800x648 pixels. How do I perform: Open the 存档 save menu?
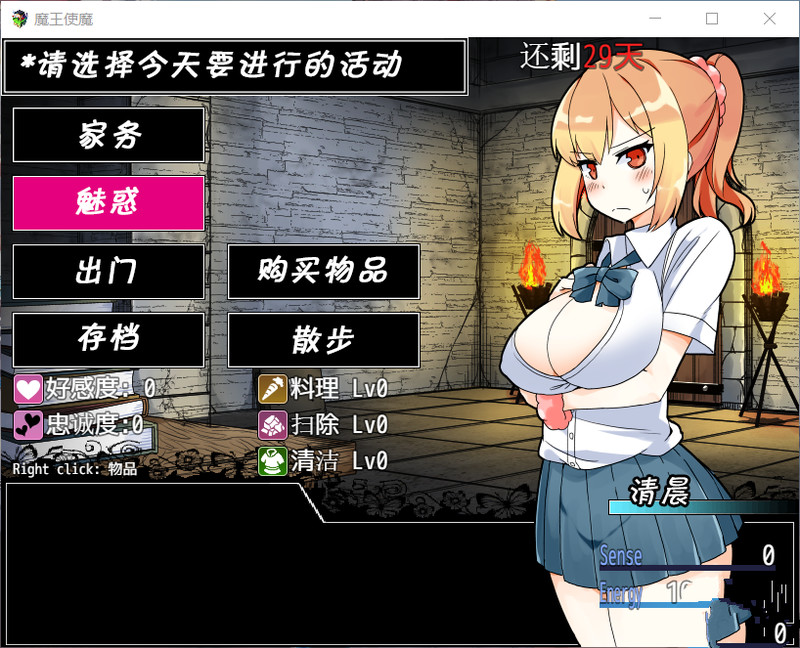[108, 340]
